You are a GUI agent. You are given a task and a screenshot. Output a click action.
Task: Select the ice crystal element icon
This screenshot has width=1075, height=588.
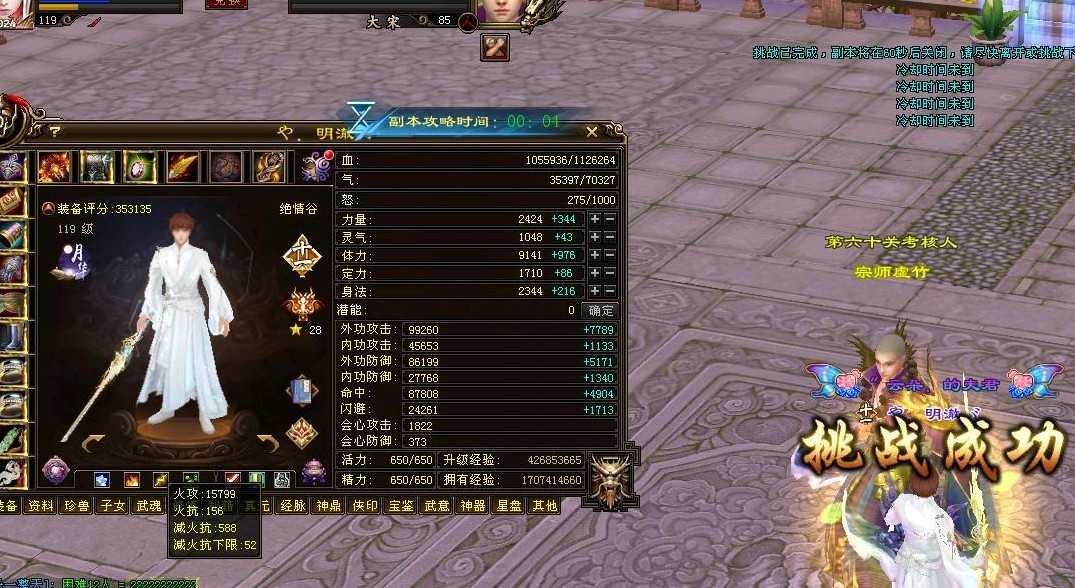102,480
